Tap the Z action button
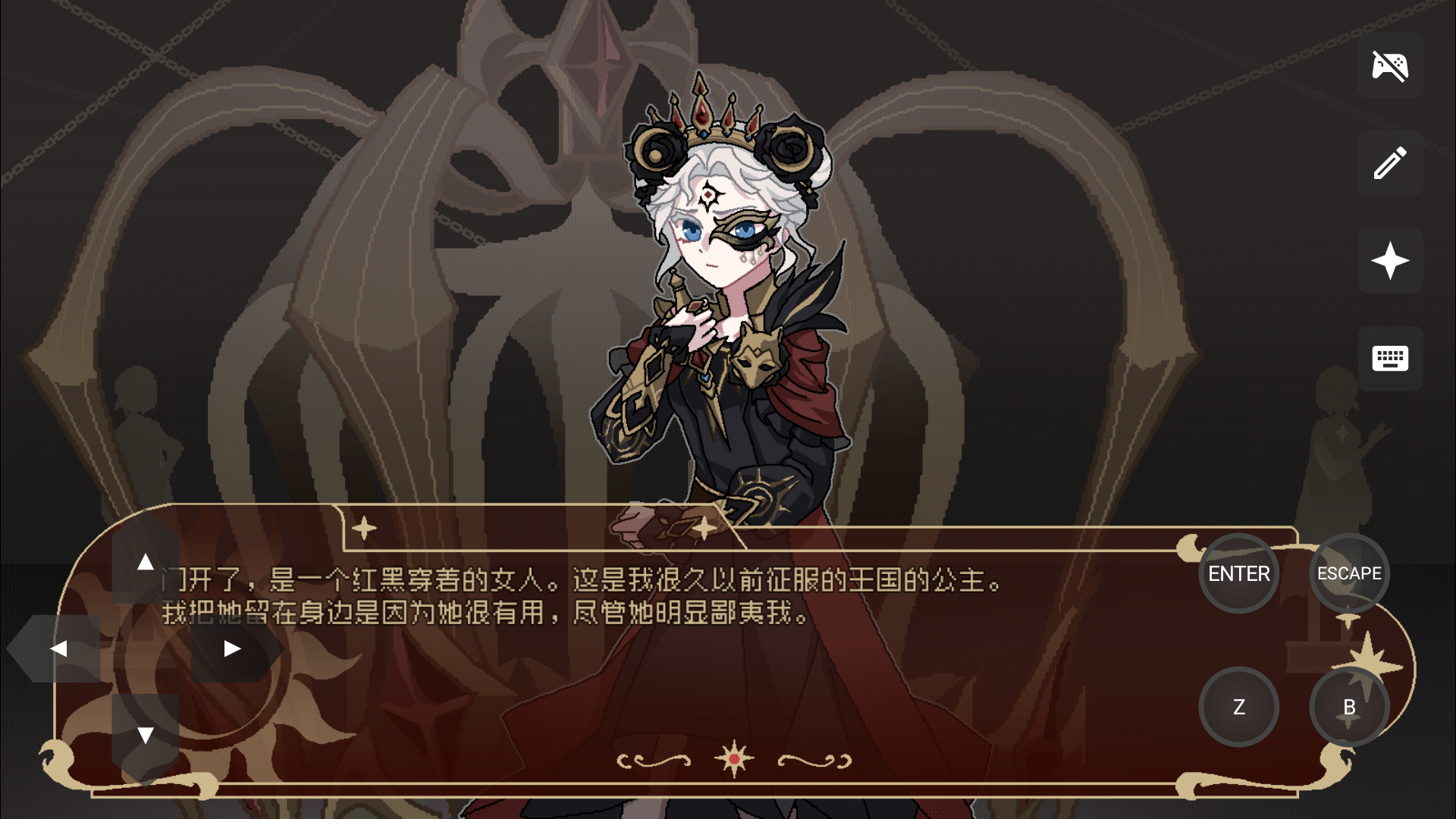This screenshot has width=1456, height=819. coord(1239,707)
